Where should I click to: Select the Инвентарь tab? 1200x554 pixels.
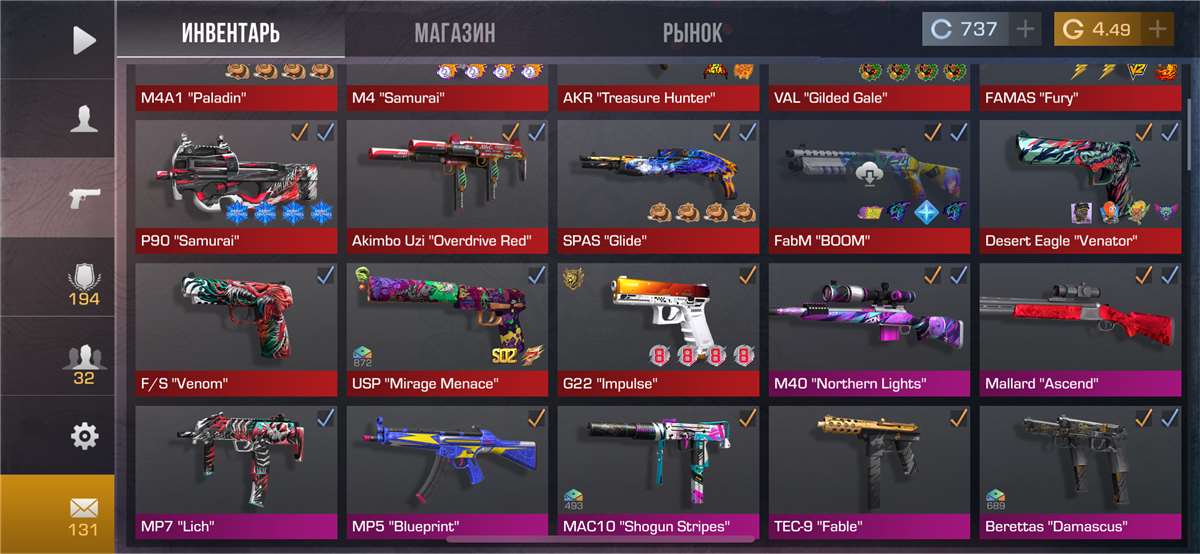coord(230,32)
